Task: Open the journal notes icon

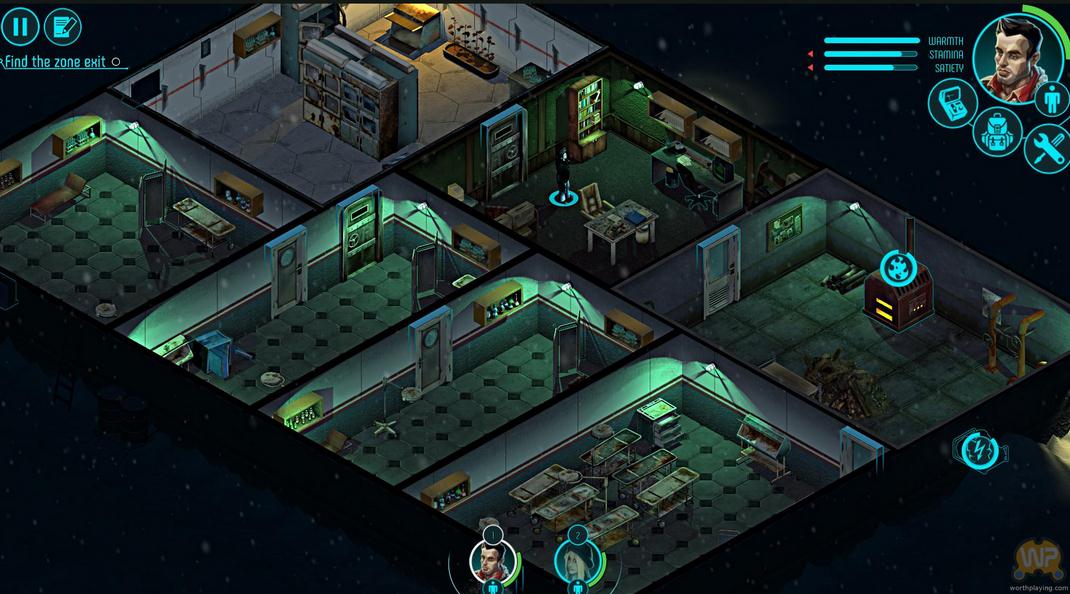Action: (x=63, y=27)
